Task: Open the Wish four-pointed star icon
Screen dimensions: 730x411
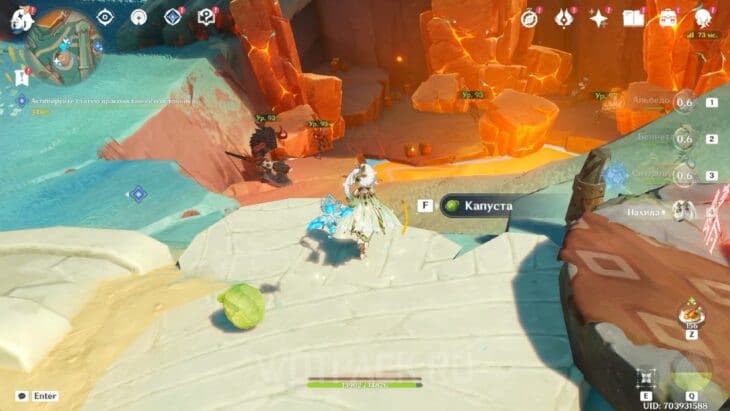Action: point(599,18)
